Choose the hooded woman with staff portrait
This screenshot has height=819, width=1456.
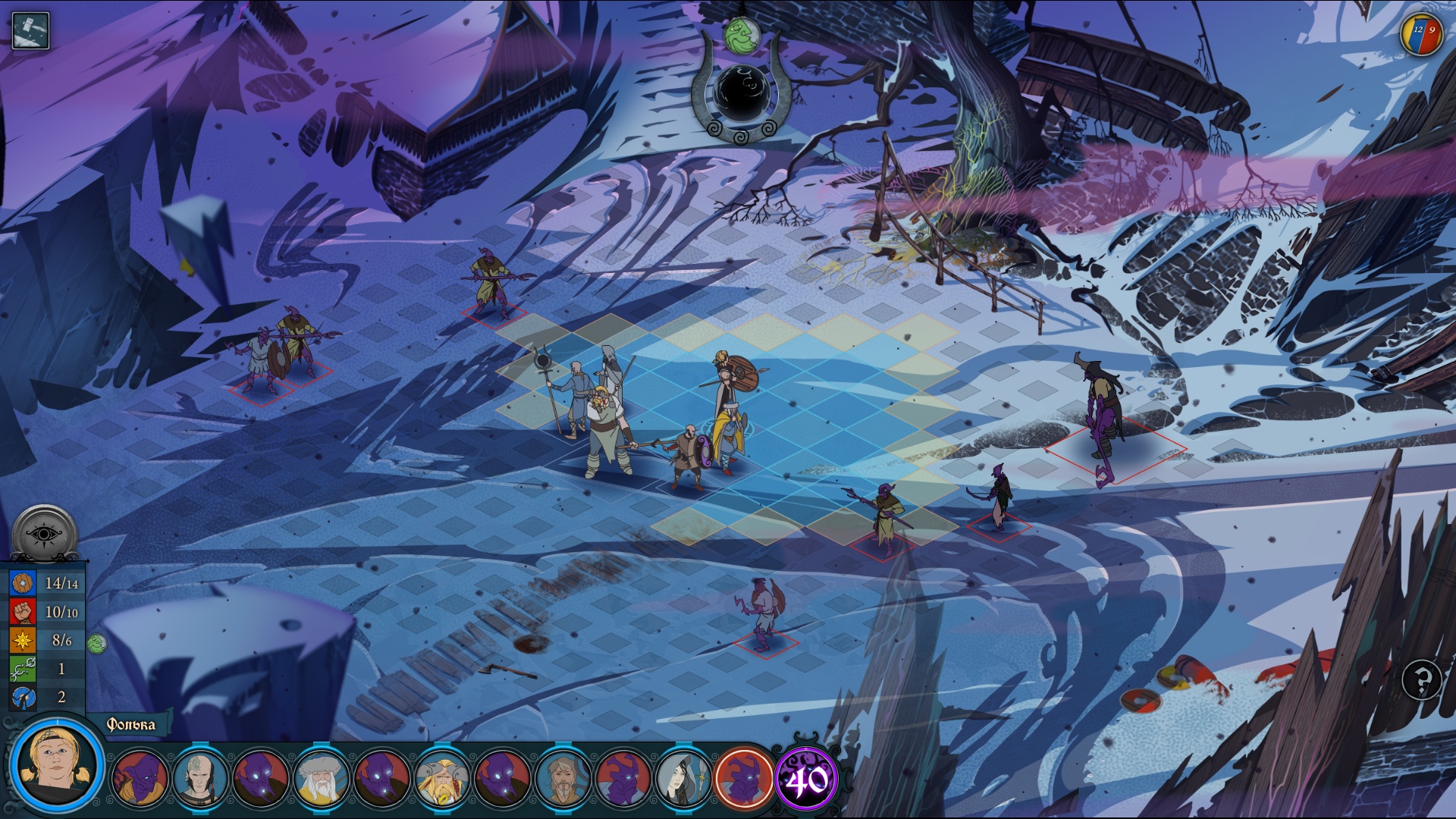click(684, 779)
